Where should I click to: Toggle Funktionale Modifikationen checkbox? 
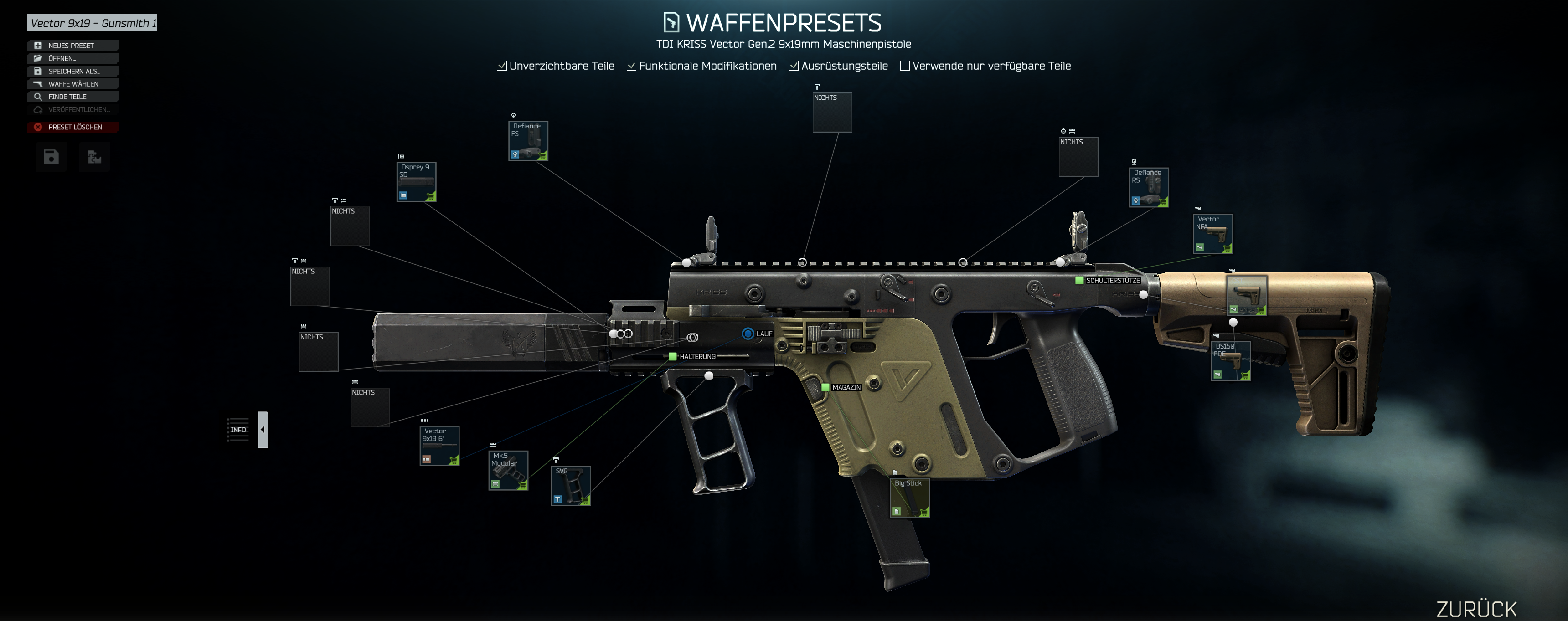tap(632, 66)
